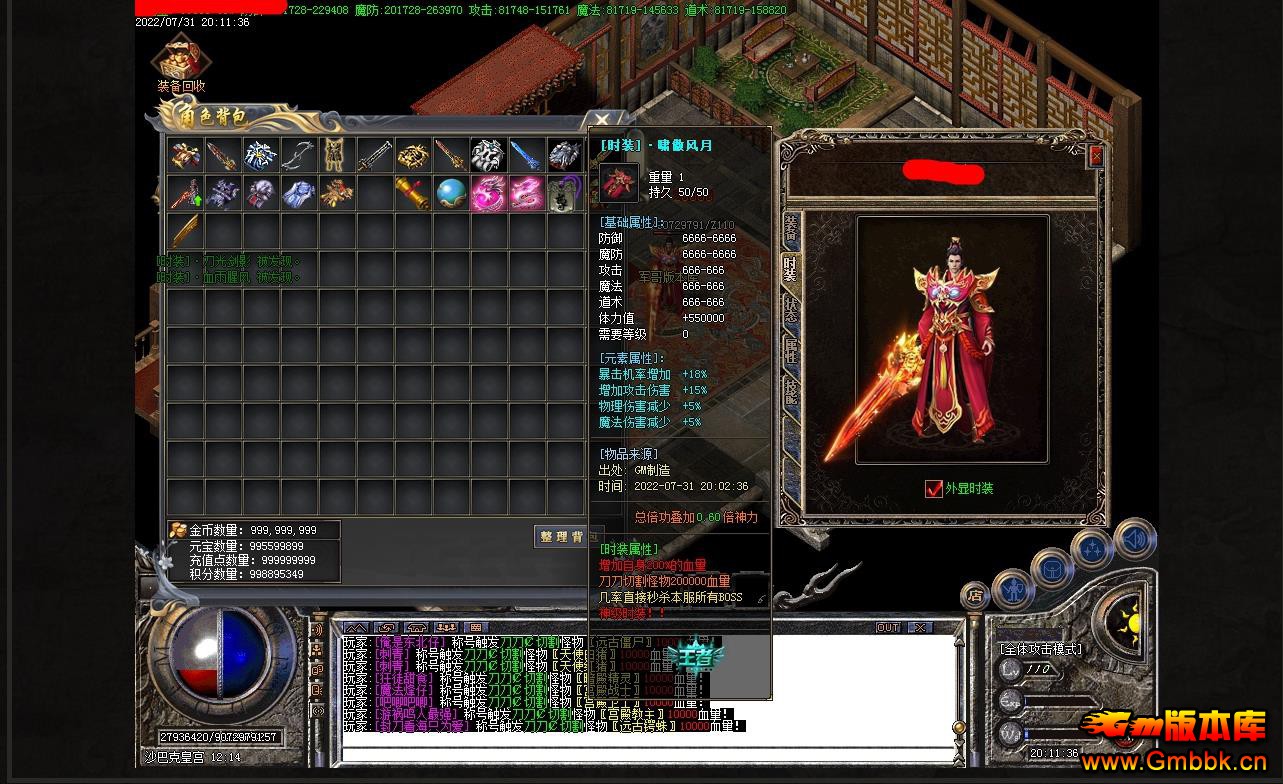The width and height of the screenshot is (1283, 784).
Task: Select the golden scroll item in bag
Action: (412, 193)
